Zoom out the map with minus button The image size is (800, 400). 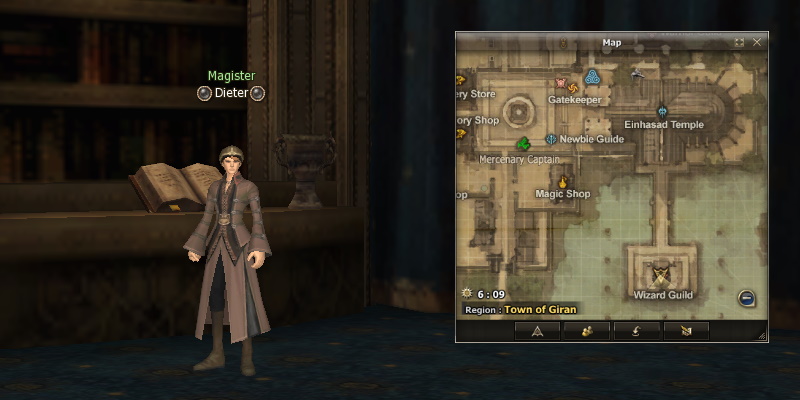pos(746,297)
